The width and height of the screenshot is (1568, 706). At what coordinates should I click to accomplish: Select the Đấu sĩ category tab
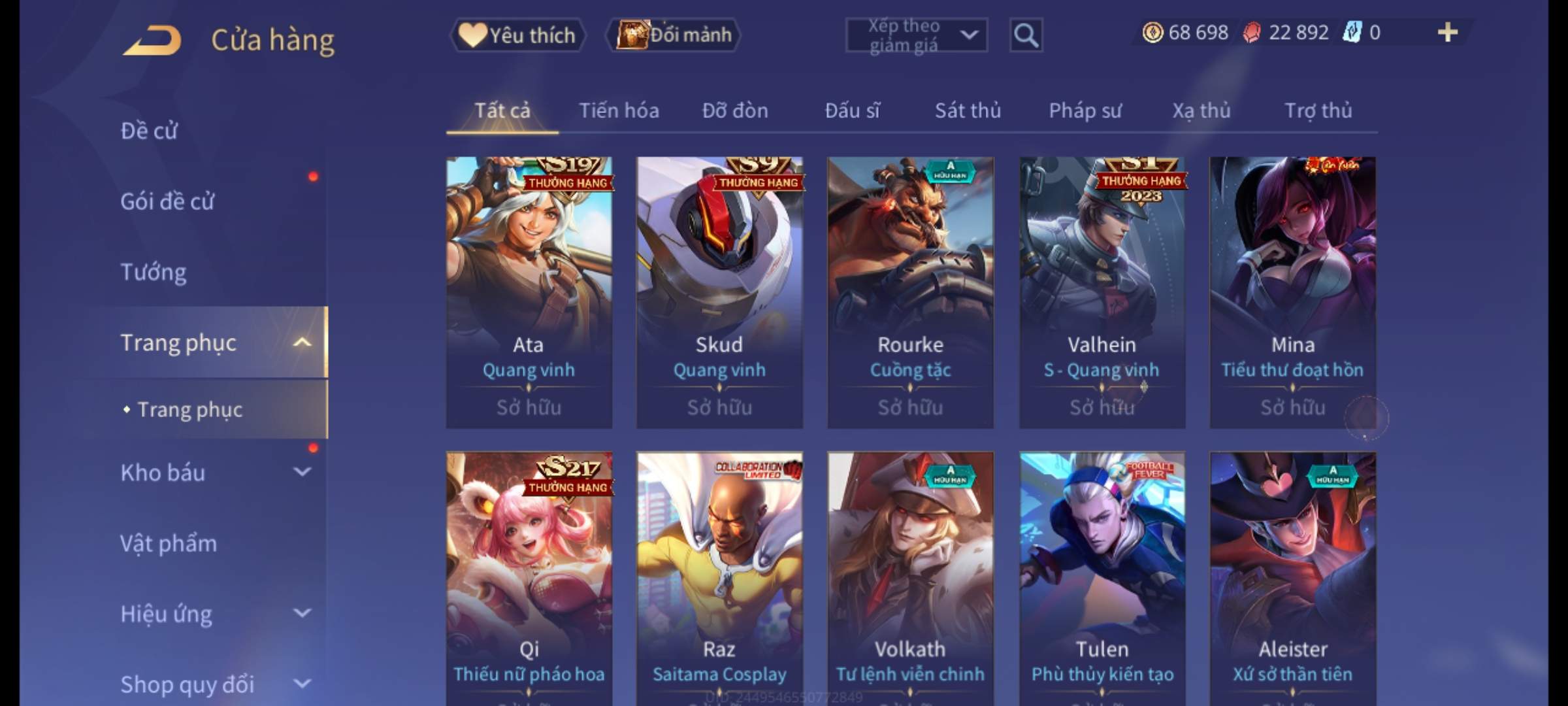click(x=852, y=111)
